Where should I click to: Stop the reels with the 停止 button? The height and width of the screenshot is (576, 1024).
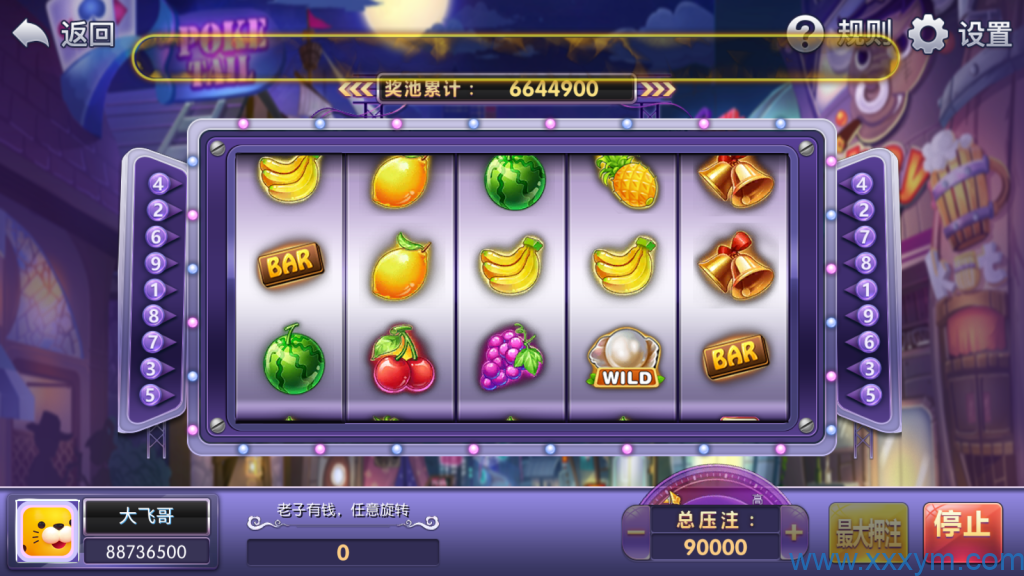click(962, 528)
